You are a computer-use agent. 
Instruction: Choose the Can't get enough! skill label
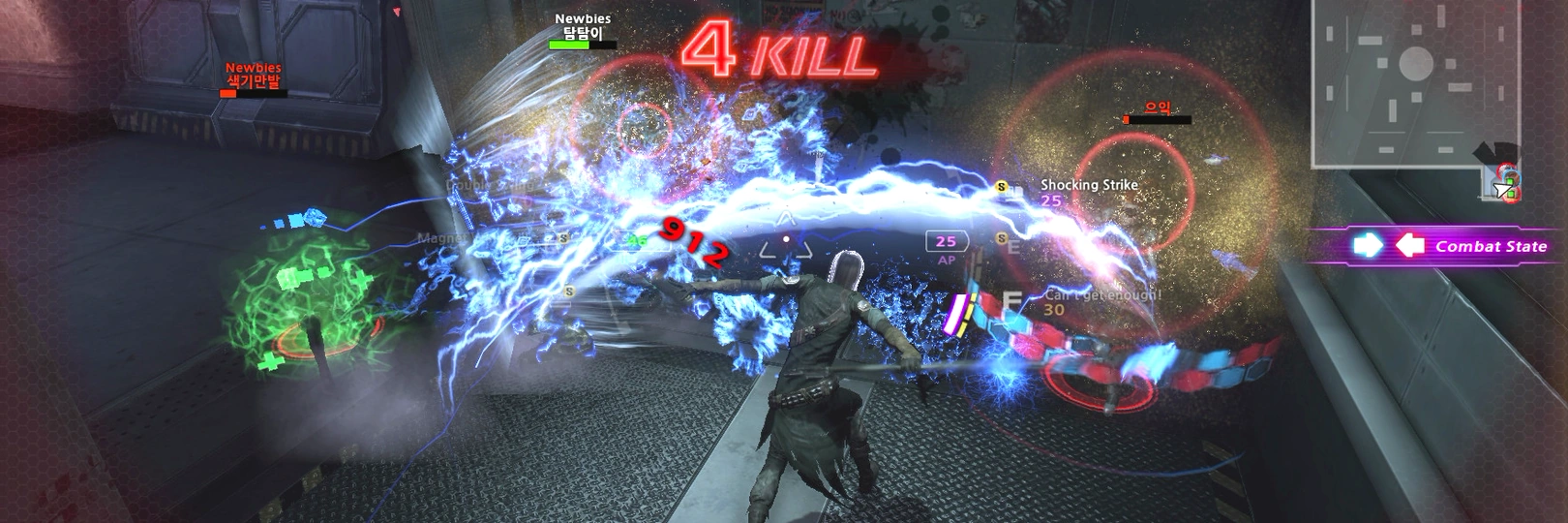(x=1101, y=294)
